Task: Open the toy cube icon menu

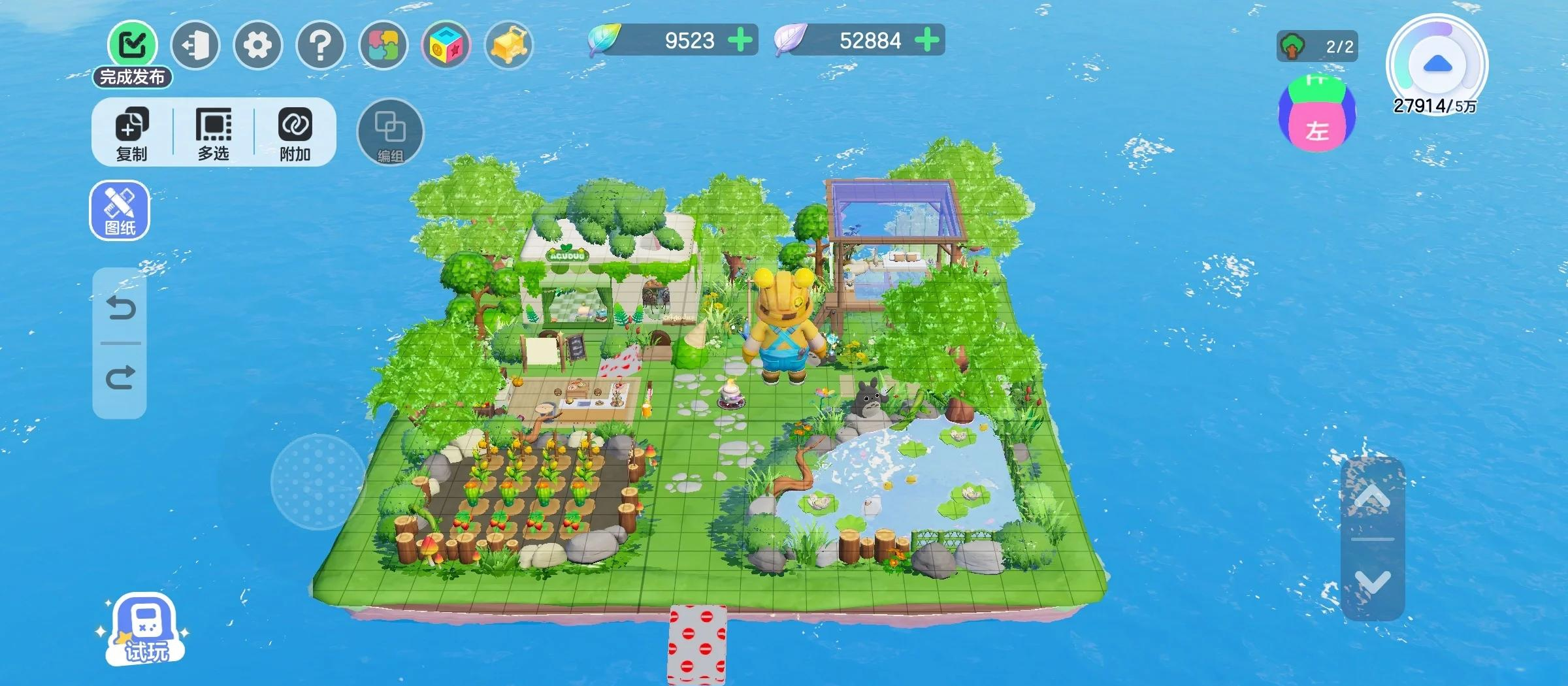Action: [446, 45]
